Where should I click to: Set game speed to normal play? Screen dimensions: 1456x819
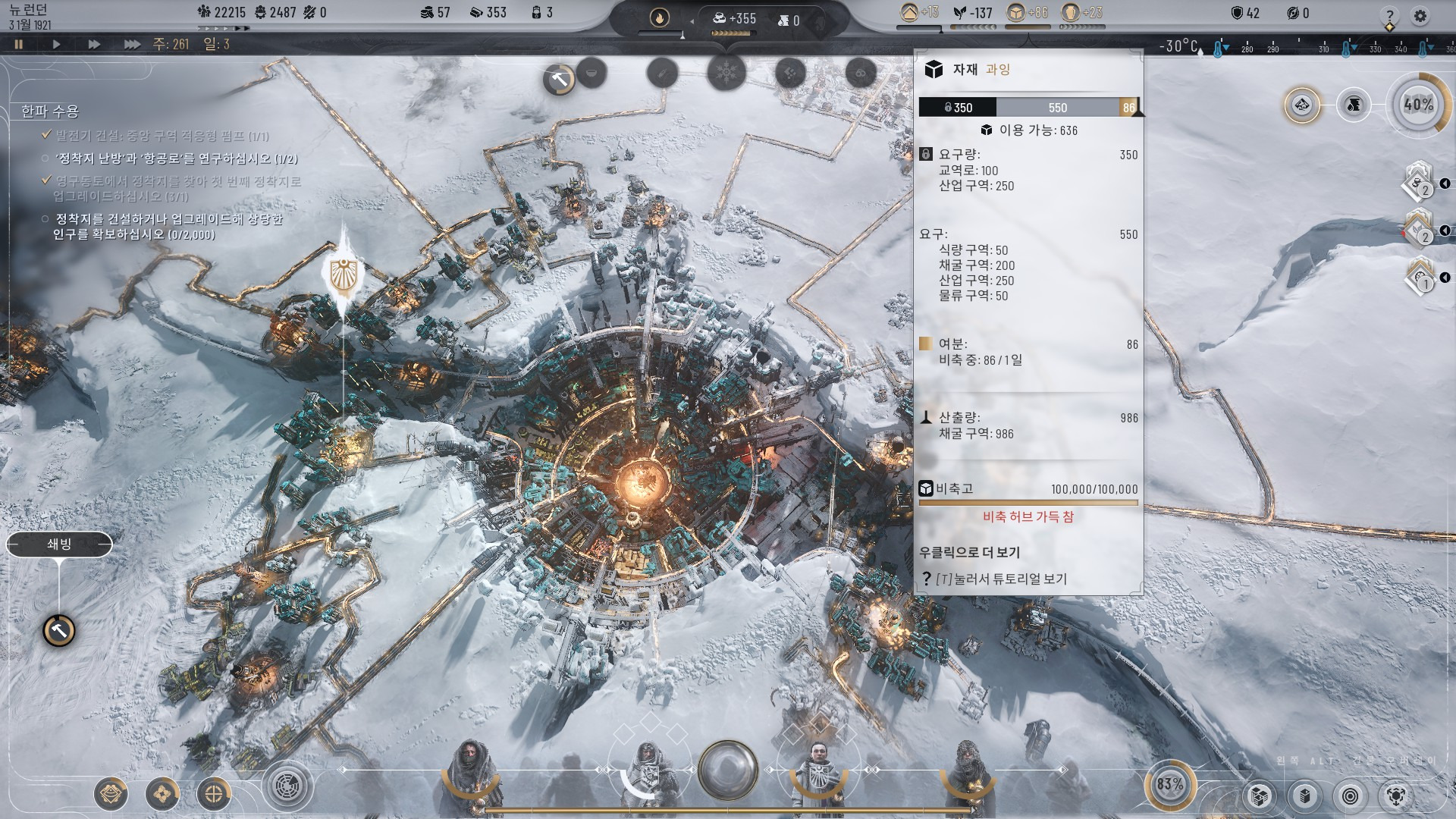click(56, 44)
